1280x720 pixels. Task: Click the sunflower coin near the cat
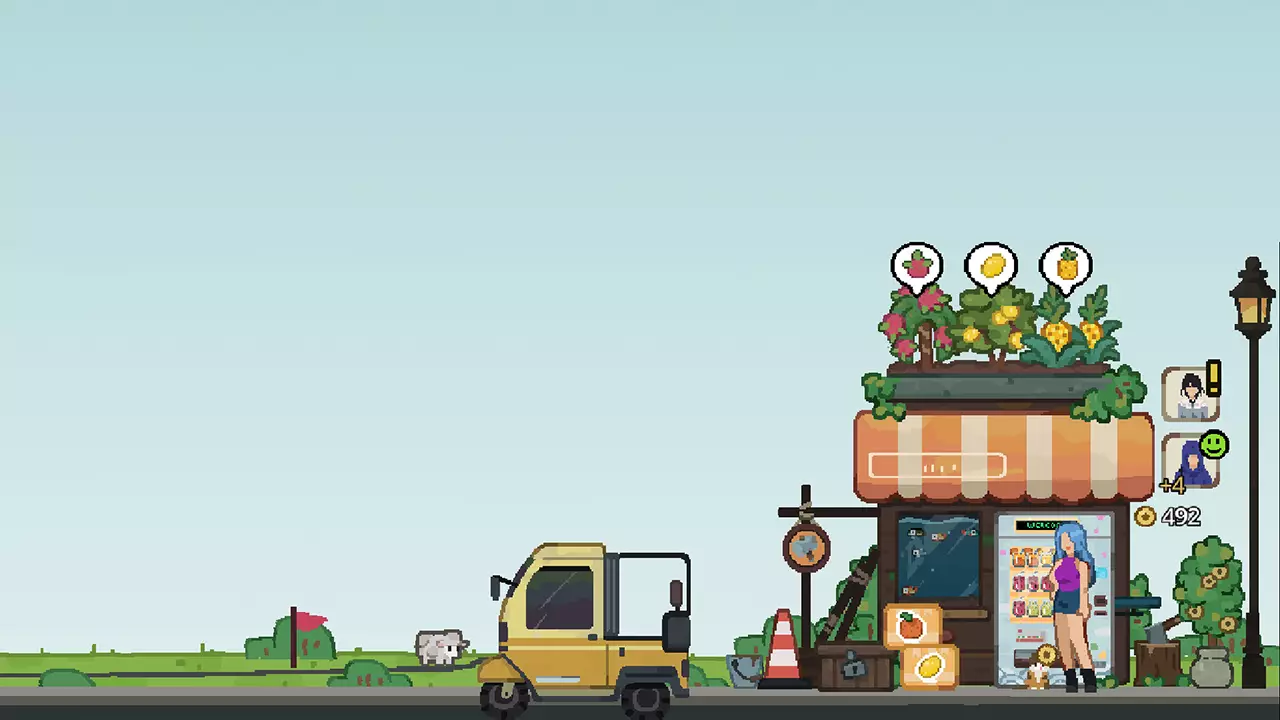tap(1047, 653)
